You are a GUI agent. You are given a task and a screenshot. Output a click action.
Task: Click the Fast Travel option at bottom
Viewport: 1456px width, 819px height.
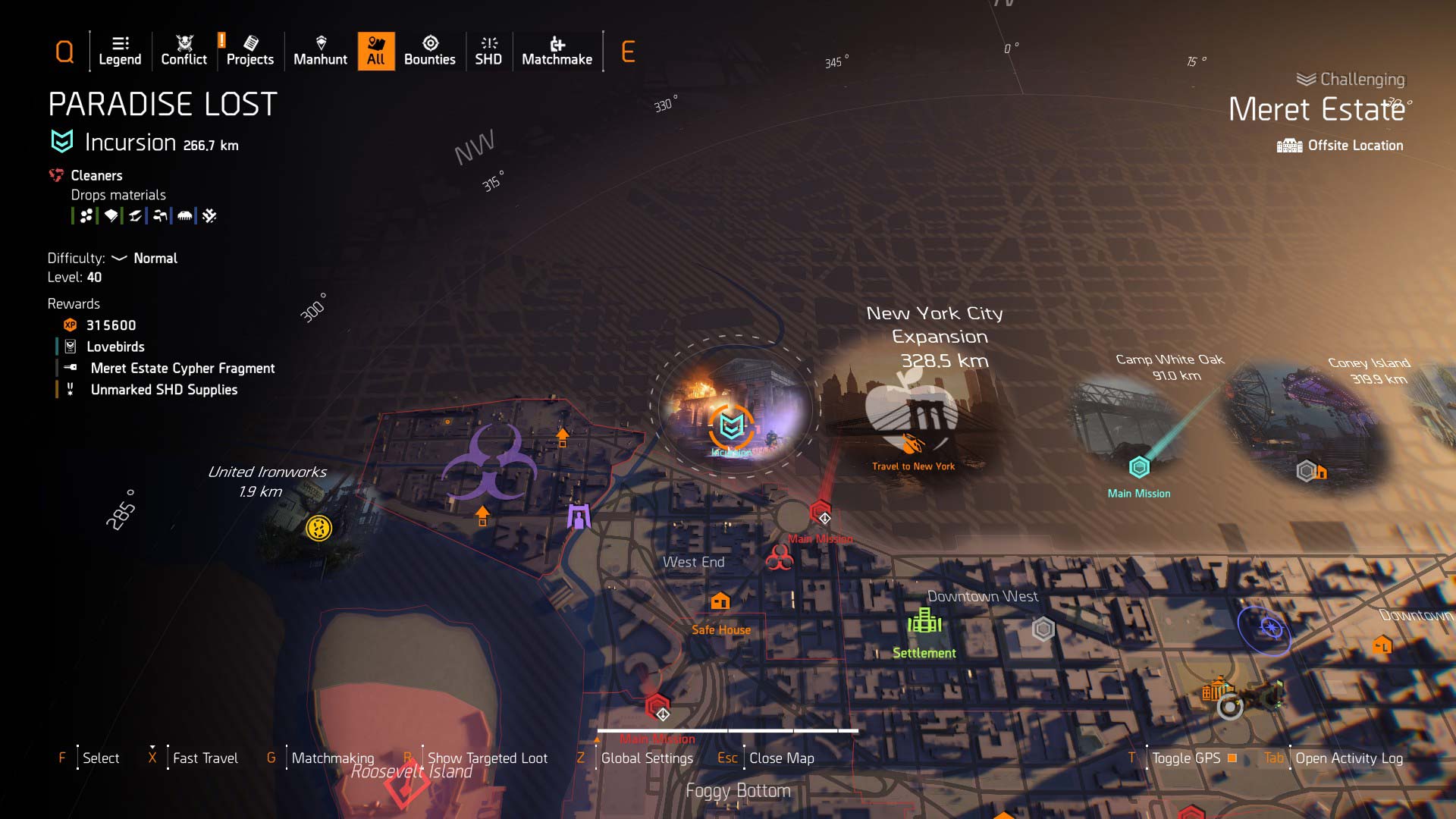[205, 758]
